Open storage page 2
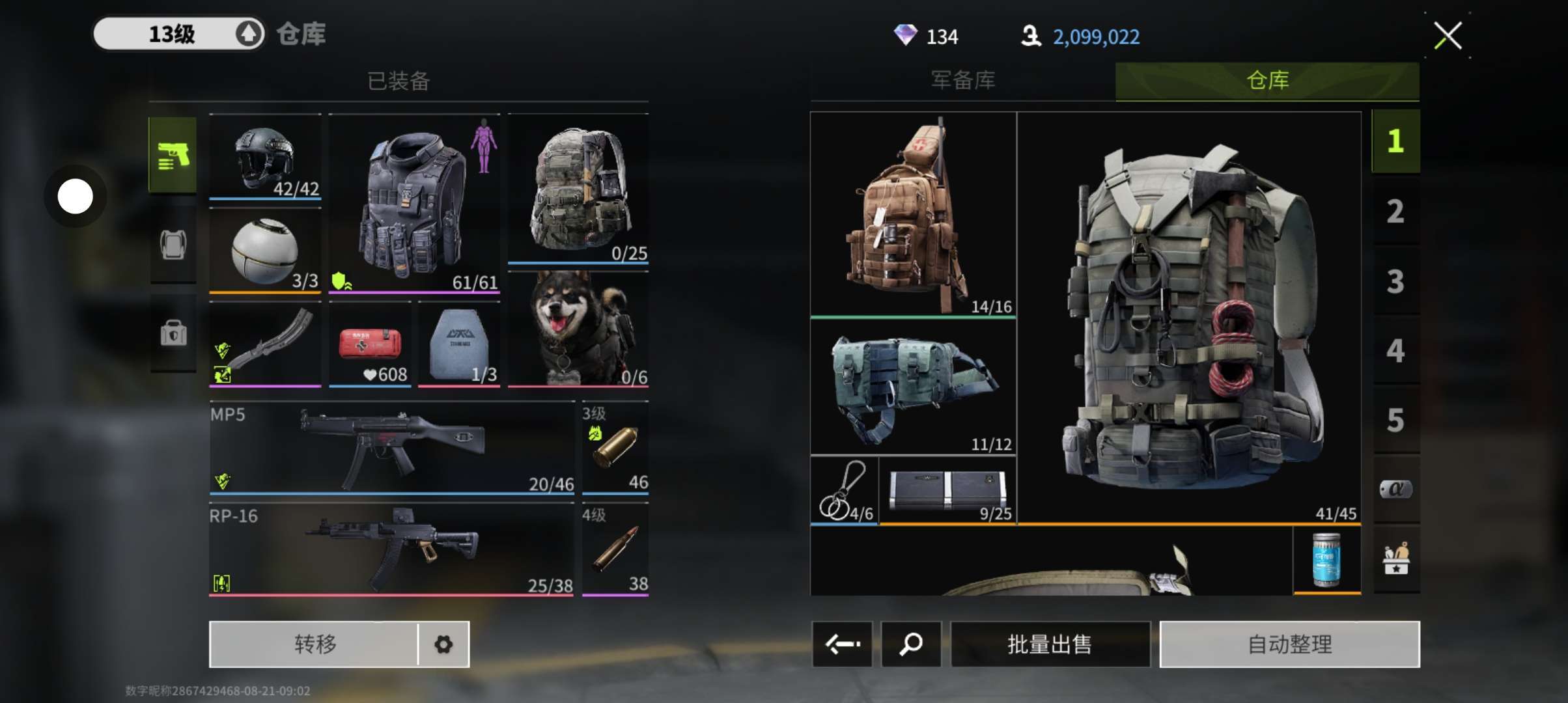Viewport: 1568px width, 703px height. click(x=1395, y=212)
